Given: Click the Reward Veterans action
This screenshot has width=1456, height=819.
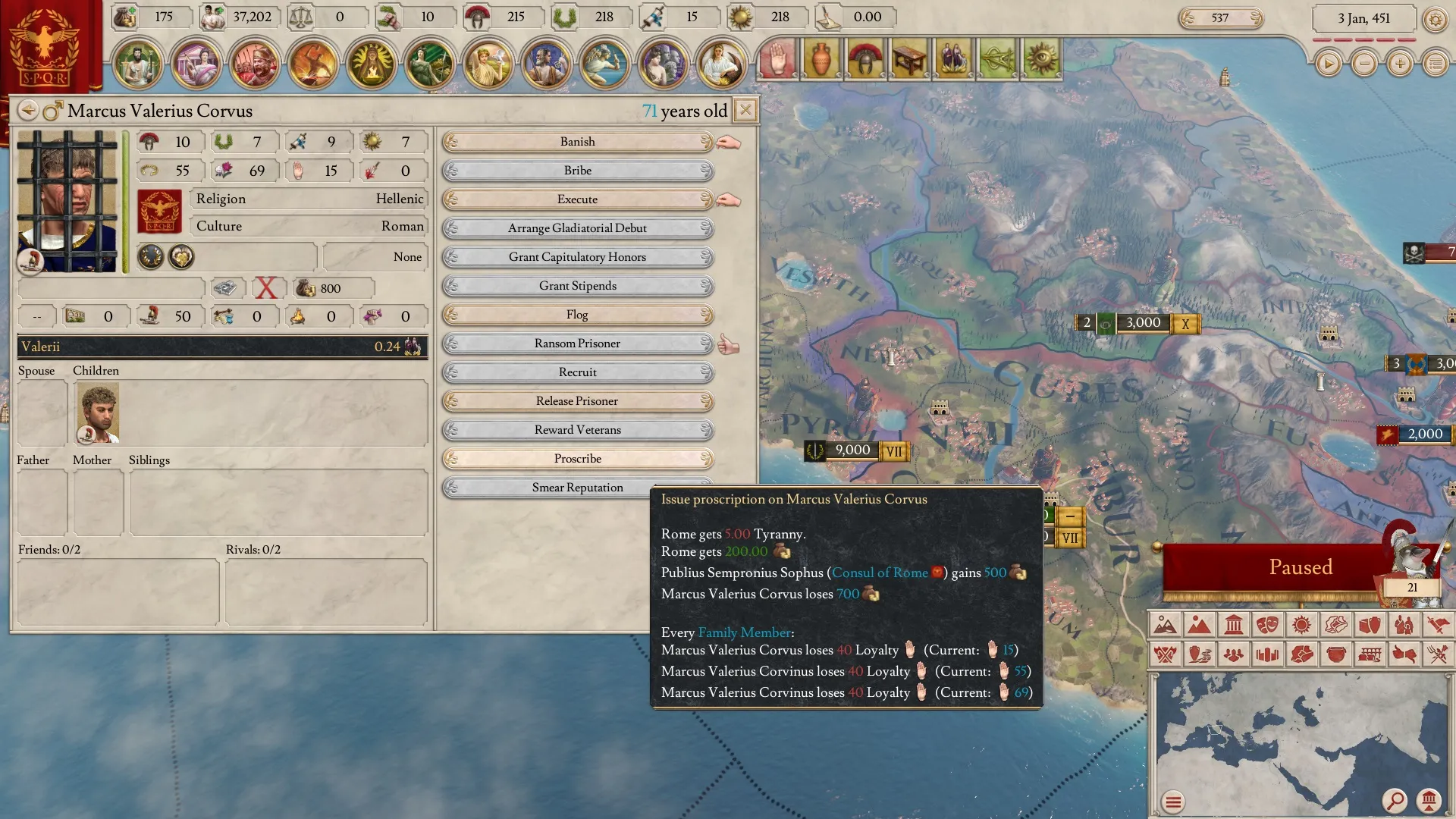Looking at the screenshot, I should pos(577,430).
